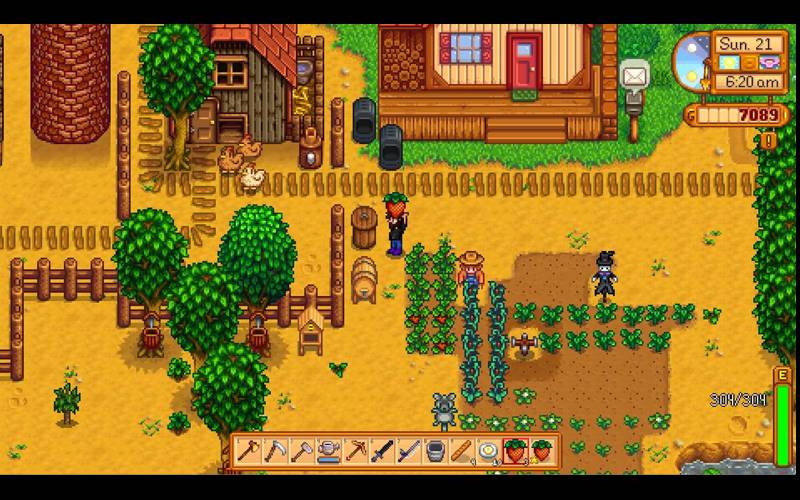The image size is (800, 500).
Task: Select the watering can slot
Action: pyautogui.click(x=328, y=452)
